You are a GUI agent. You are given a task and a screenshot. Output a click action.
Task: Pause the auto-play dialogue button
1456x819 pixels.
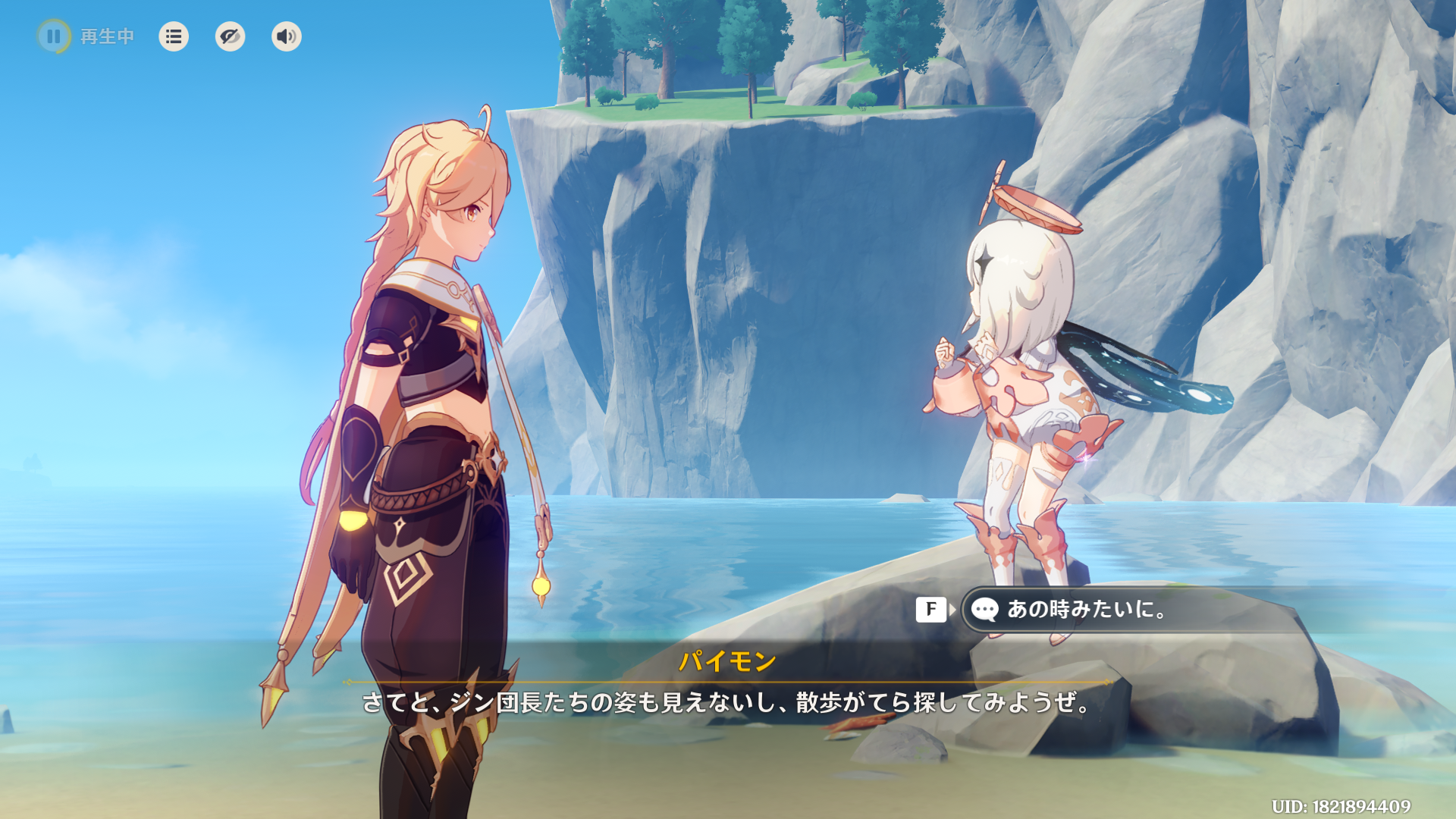tap(54, 36)
